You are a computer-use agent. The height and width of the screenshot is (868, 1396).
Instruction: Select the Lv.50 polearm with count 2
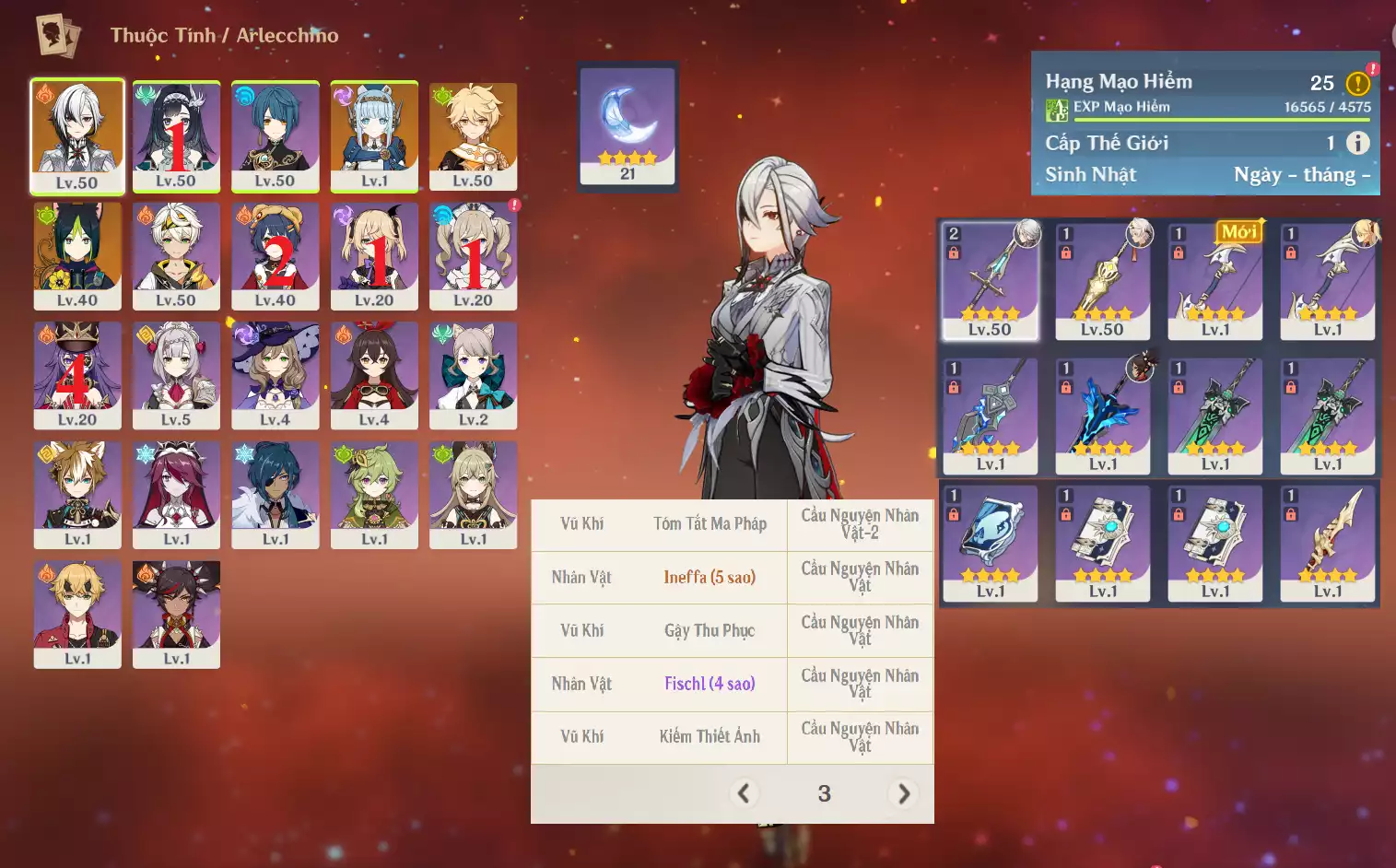point(990,281)
